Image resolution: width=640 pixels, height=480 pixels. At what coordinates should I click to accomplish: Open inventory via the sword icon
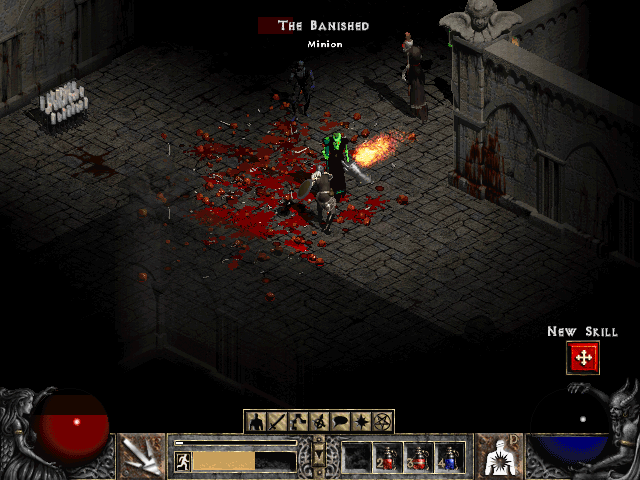(278, 421)
